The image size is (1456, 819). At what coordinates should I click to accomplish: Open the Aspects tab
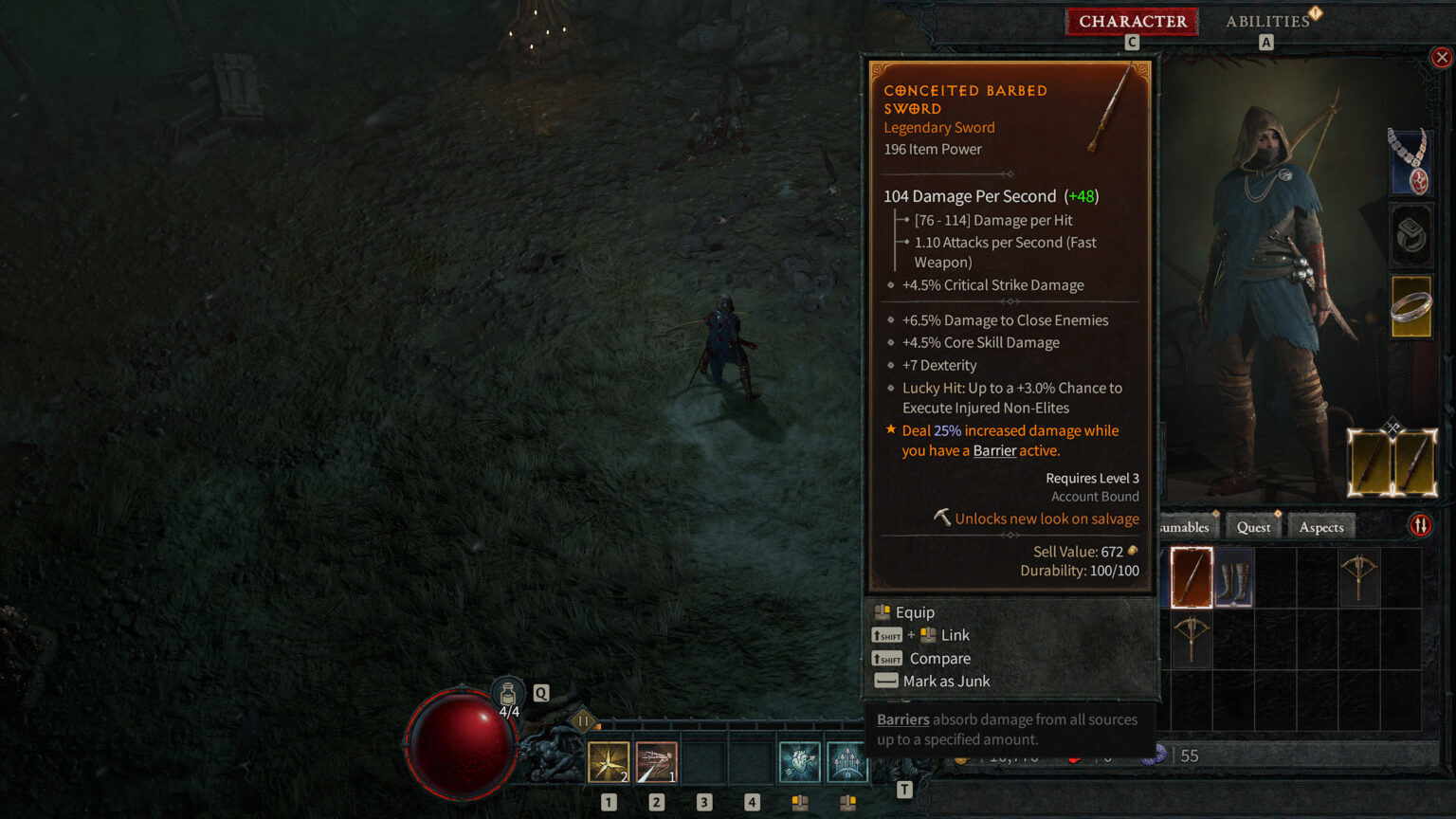pos(1320,526)
